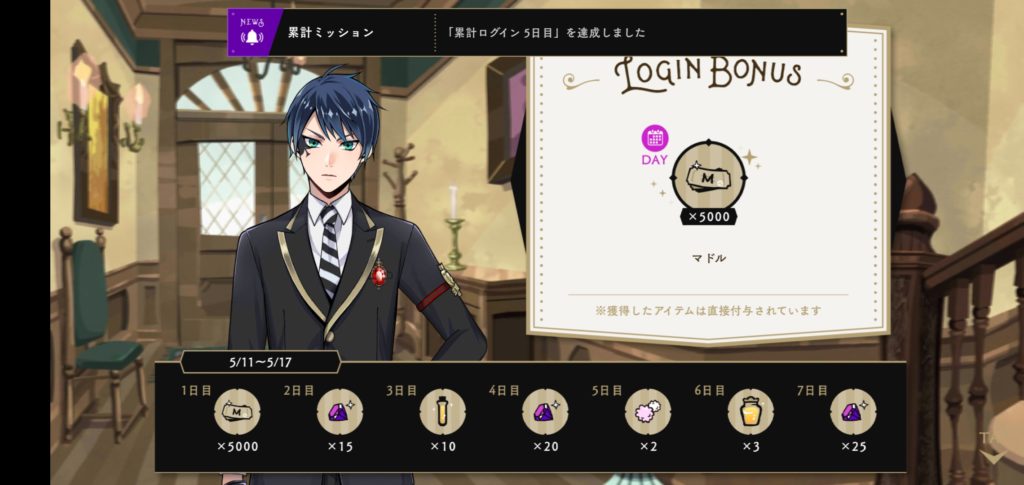
Task: Choose the day 1 Madol x5000 reward
Action: pyautogui.click(x=237, y=411)
